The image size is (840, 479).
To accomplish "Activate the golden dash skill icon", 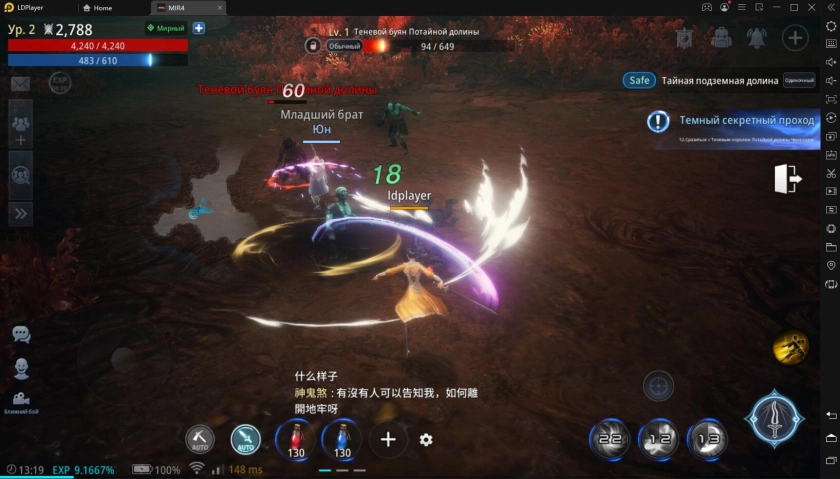I will (790, 347).
